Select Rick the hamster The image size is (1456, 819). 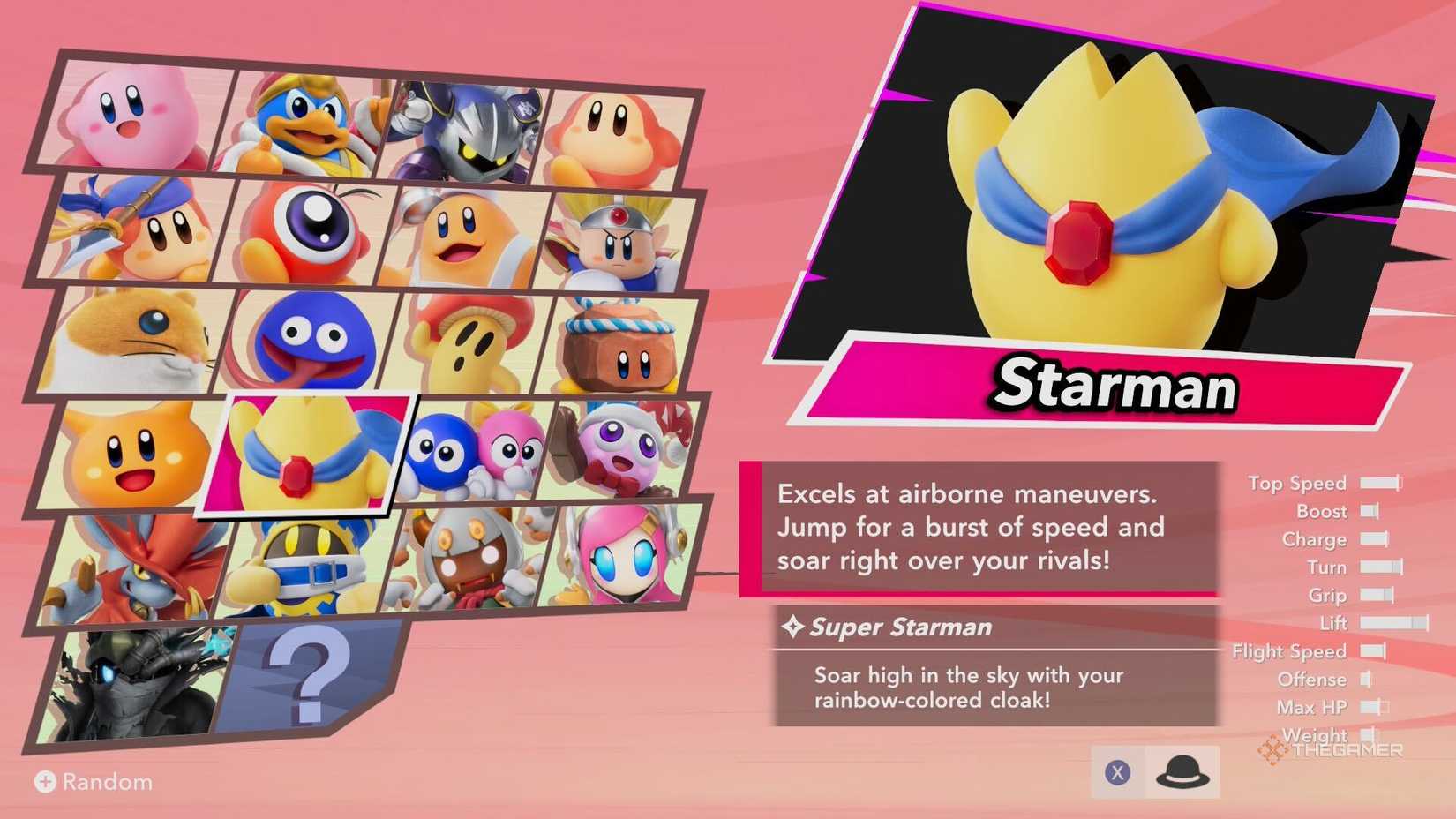[x=141, y=340]
